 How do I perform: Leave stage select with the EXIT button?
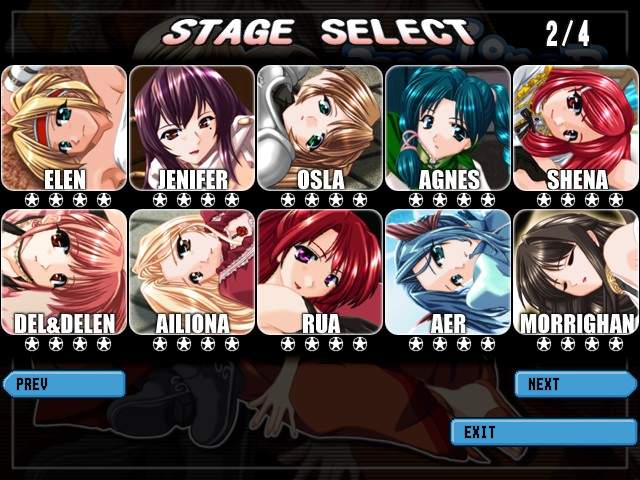point(543,432)
